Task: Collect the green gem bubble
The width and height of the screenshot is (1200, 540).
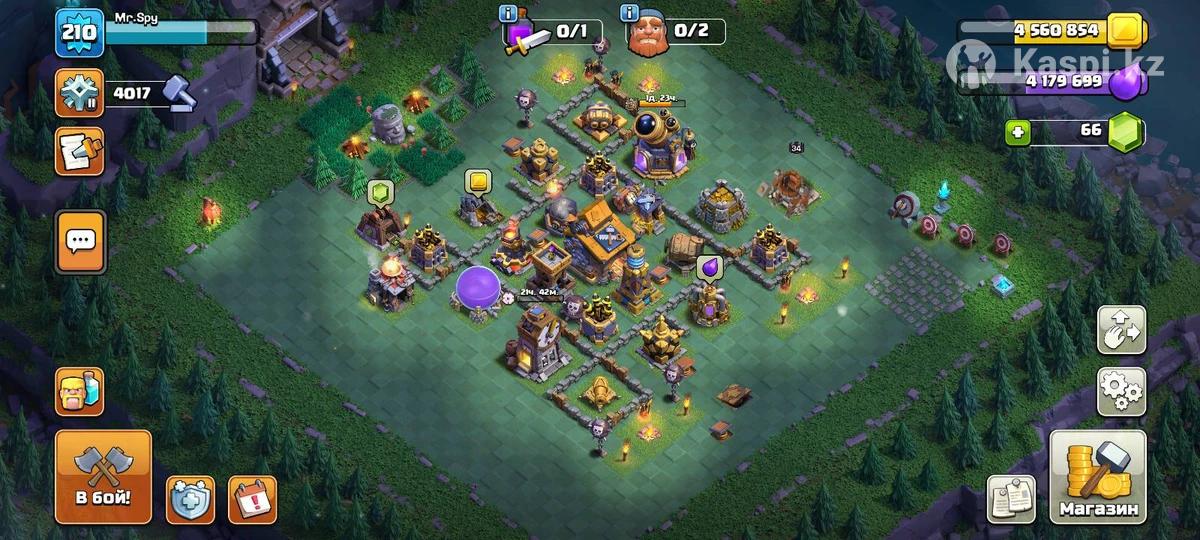Action: pos(379,192)
